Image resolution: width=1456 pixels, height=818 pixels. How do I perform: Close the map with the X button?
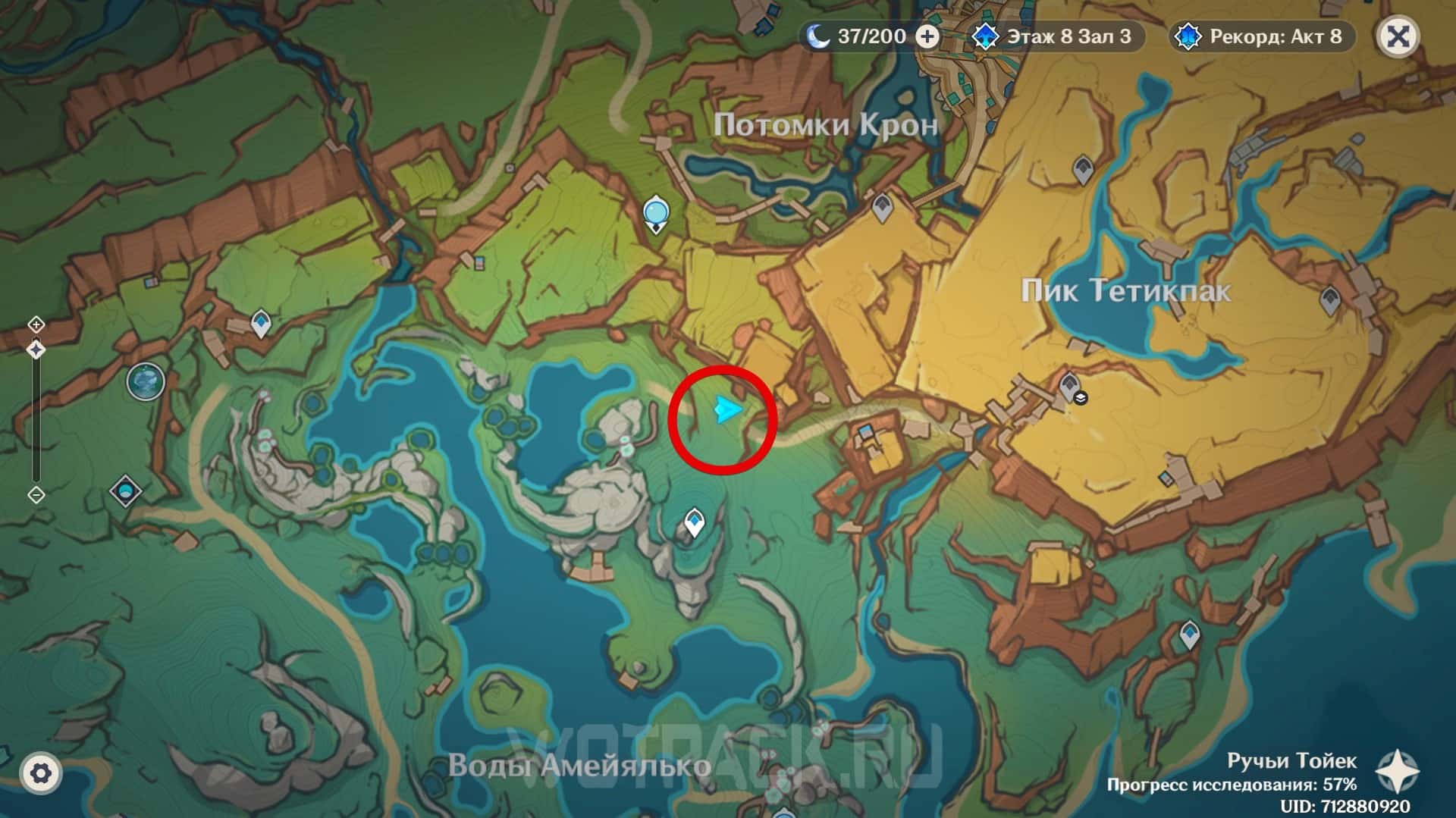(1398, 36)
